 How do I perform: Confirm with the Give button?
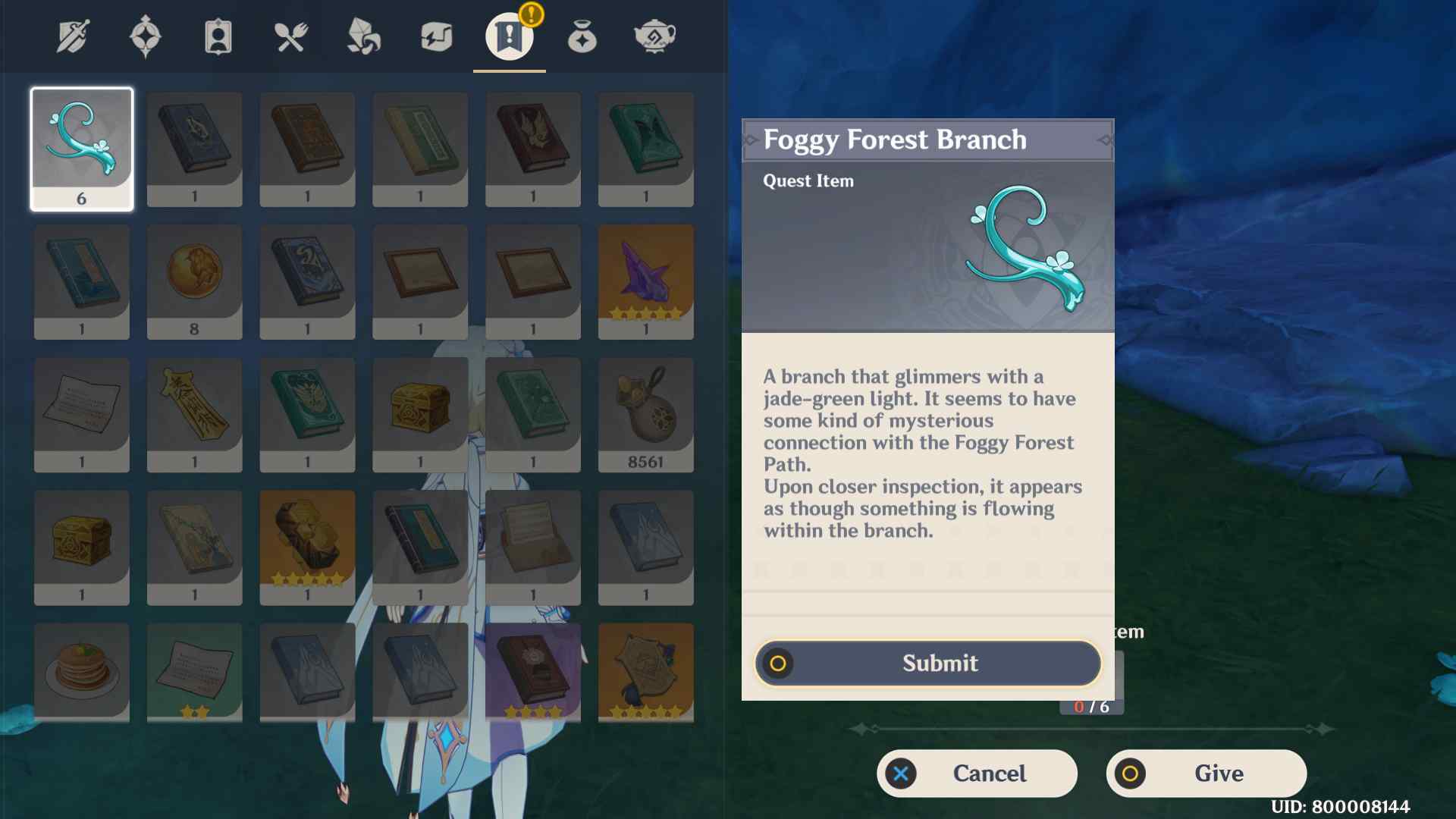1206,773
